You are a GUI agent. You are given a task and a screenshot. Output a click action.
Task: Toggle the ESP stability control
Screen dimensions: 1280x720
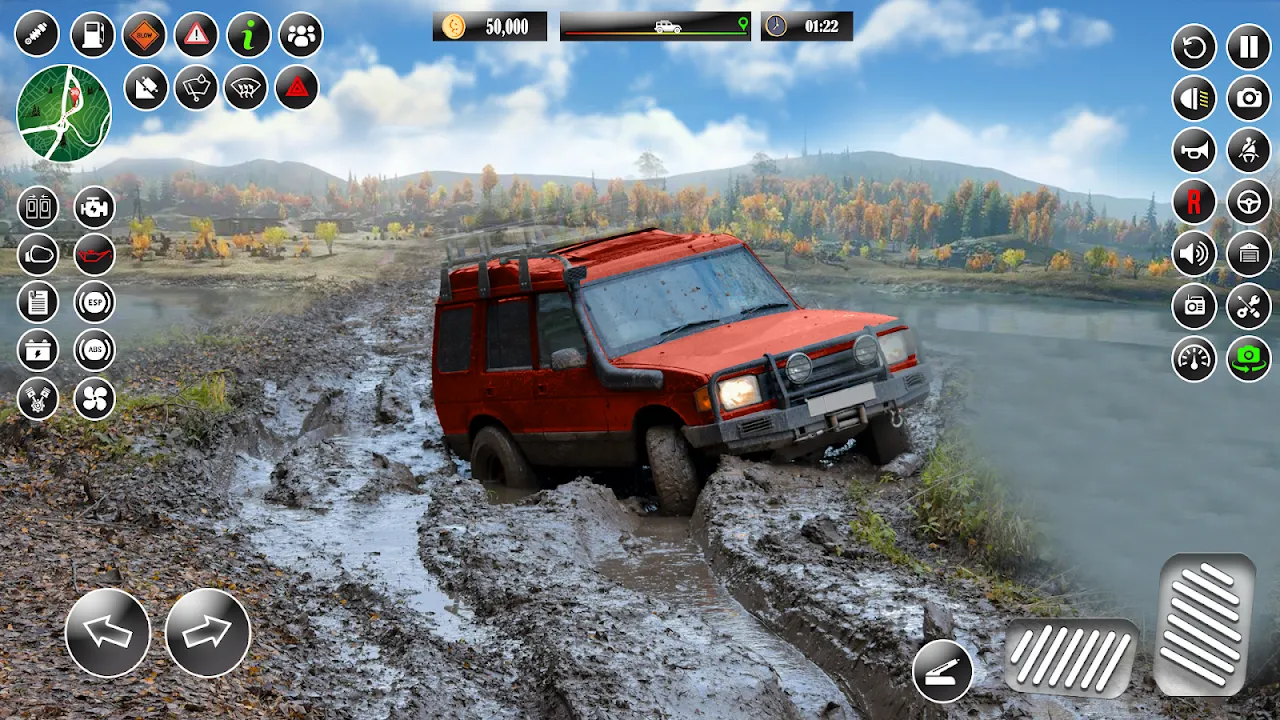95,301
